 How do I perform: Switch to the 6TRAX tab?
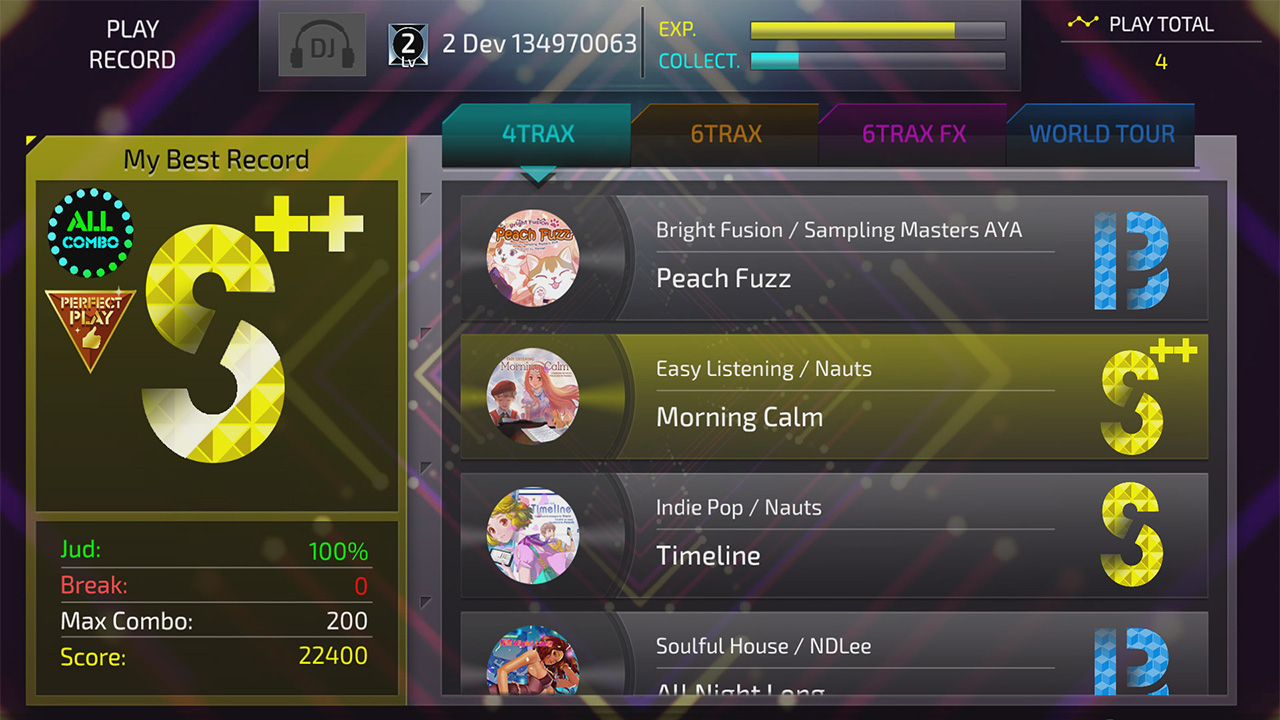tap(724, 133)
